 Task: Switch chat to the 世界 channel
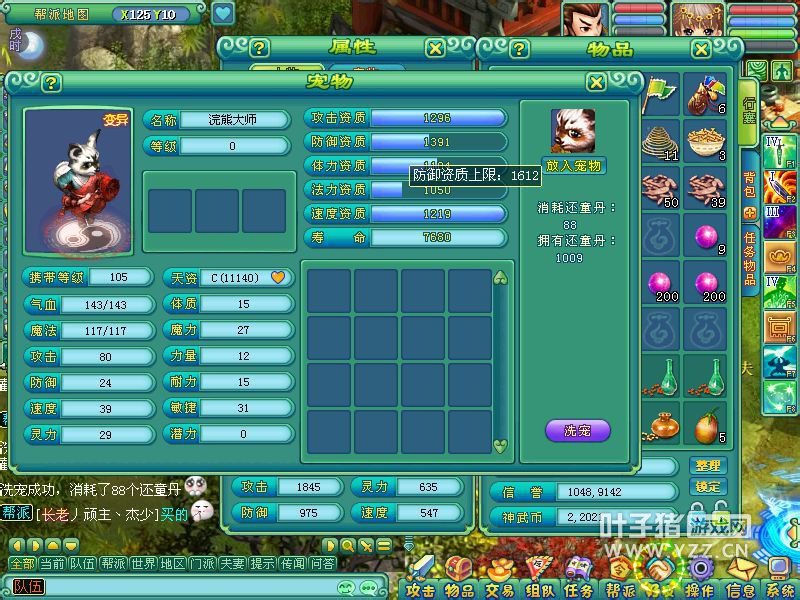coord(143,564)
